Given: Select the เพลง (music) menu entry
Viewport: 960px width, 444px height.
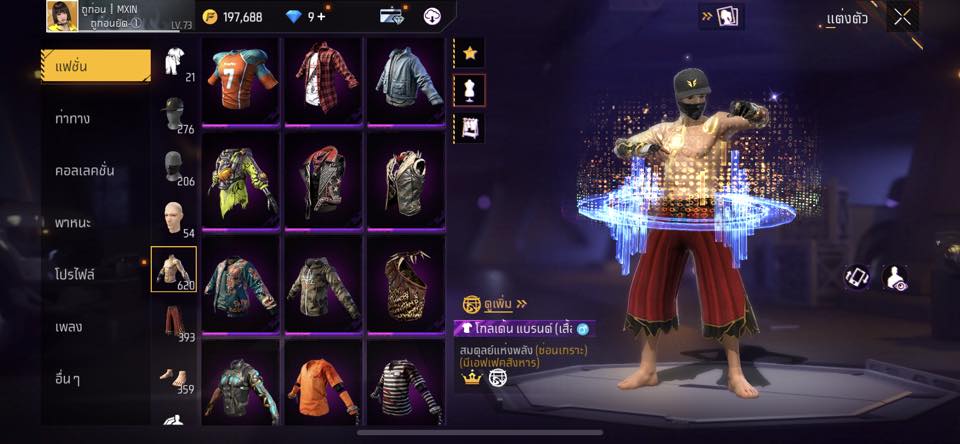Looking at the screenshot, I should click(x=68, y=326).
